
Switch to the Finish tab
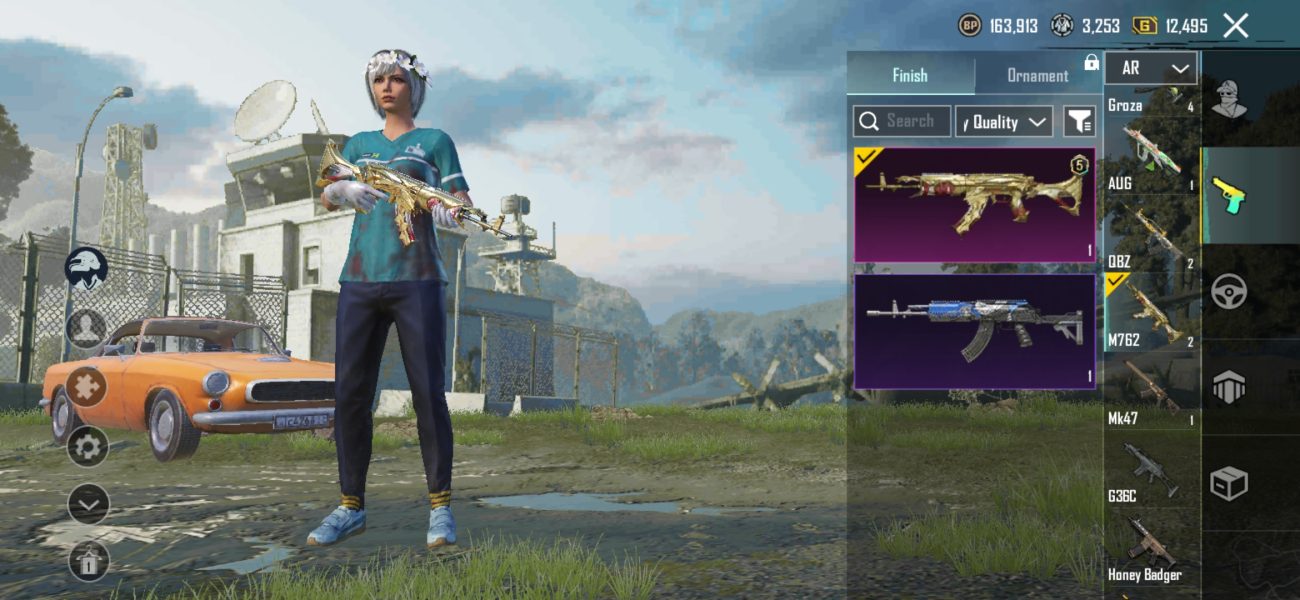point(910,75)
